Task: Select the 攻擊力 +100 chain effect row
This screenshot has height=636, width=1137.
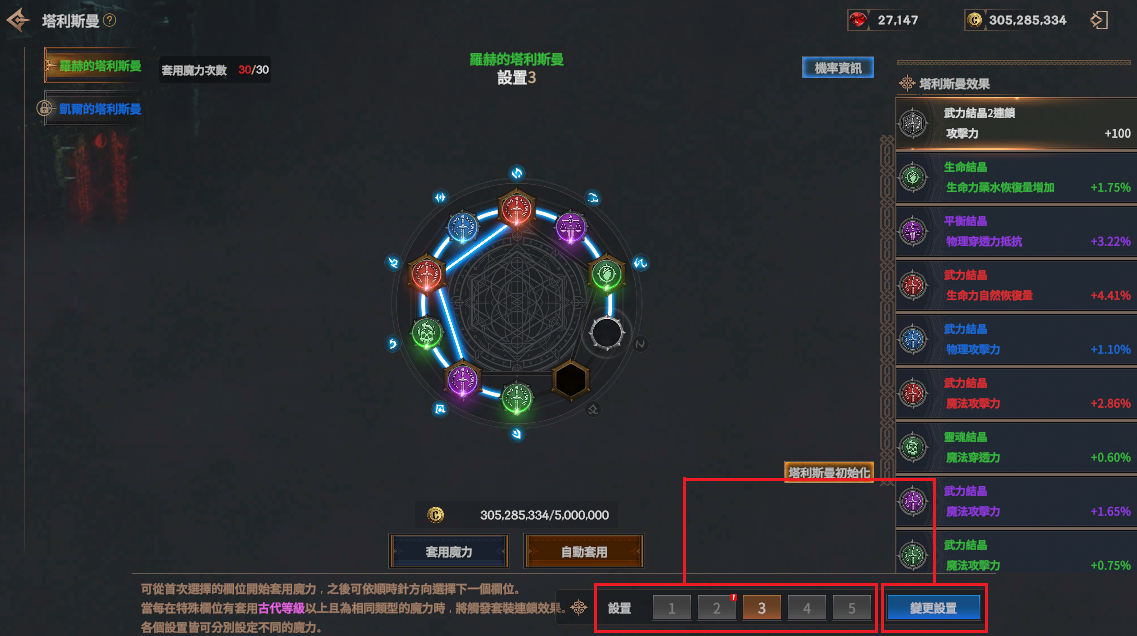Action: (1015, 124)
